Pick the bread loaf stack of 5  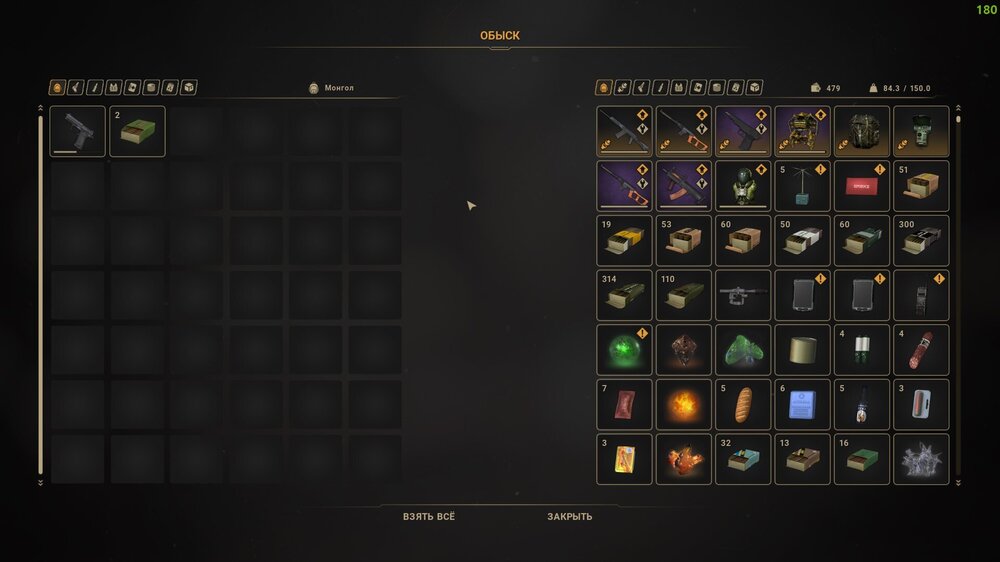pos(743,404)
